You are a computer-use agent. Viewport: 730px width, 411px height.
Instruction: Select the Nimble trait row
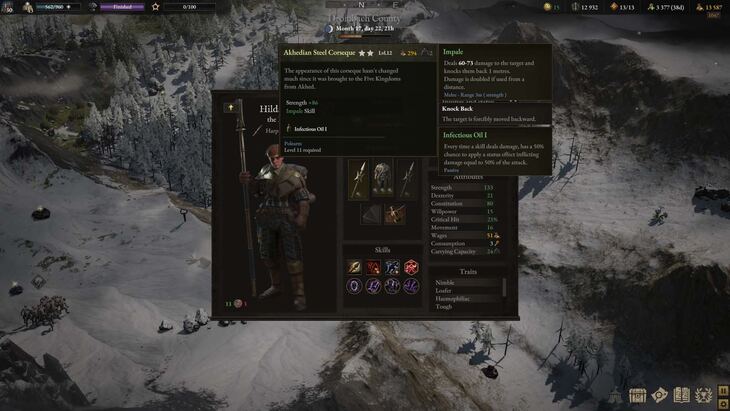coord(445,283)
